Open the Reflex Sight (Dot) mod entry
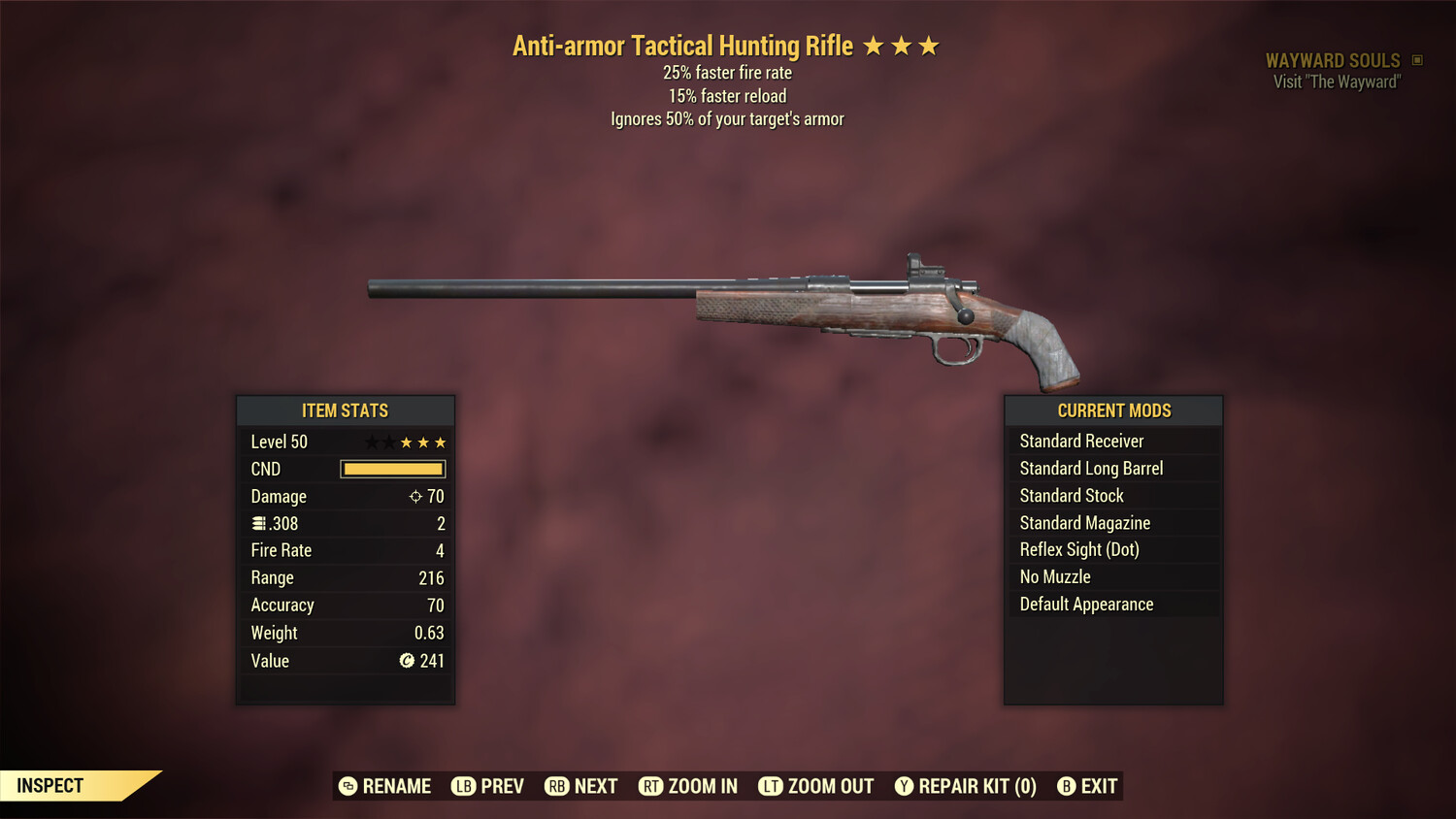The image size is (1456, 819). point(1113,549)
